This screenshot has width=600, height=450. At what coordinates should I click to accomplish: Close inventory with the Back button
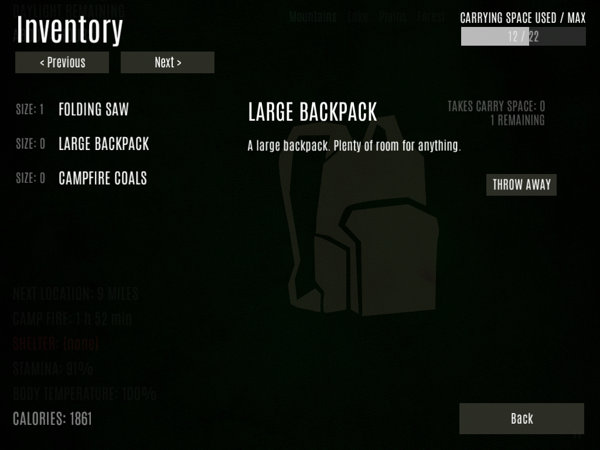pos(521,418)
